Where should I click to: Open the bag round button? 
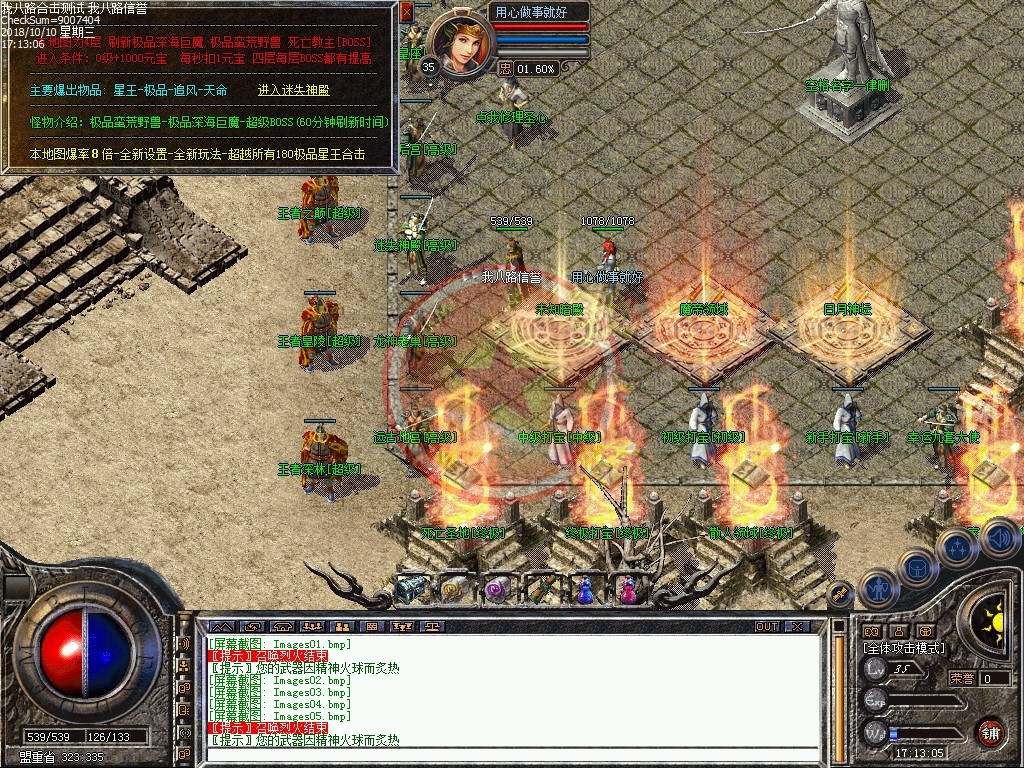pyautogui.click(x=918, y=567)
